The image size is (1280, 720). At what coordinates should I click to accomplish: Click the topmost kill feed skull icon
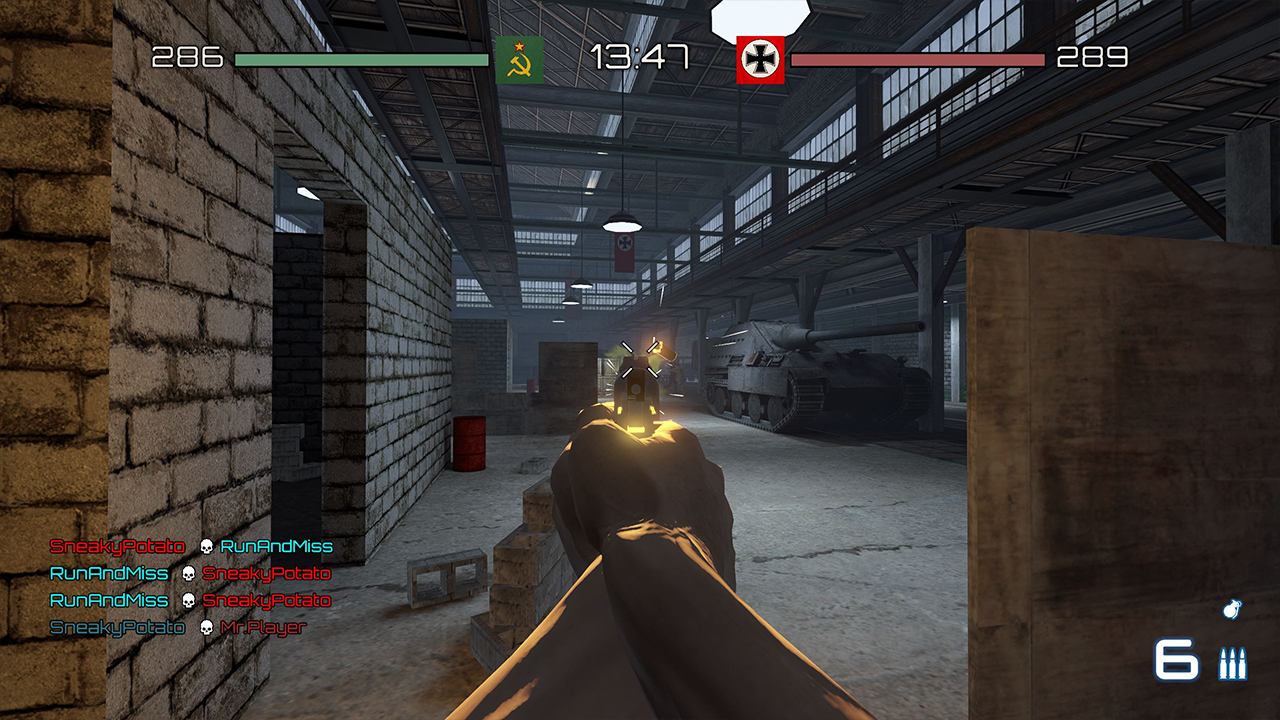coord(205,546)
